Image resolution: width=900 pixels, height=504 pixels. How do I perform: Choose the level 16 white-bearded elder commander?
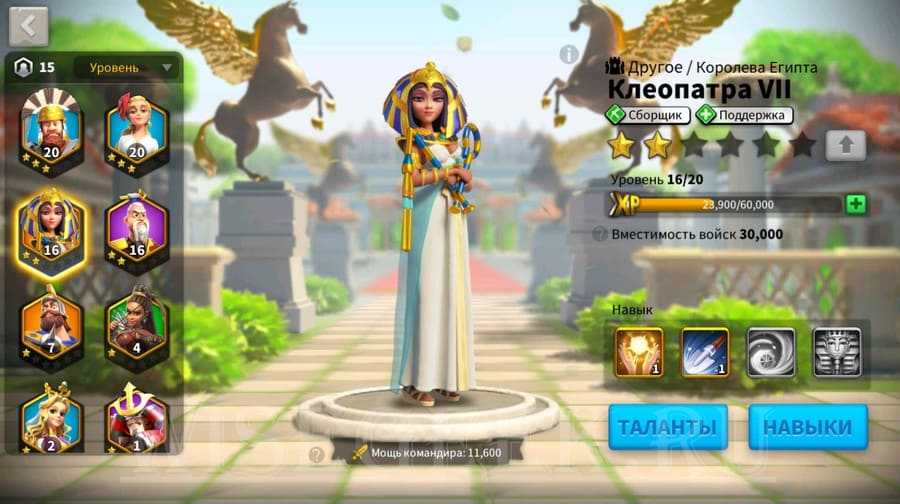[x=136, y=227]
